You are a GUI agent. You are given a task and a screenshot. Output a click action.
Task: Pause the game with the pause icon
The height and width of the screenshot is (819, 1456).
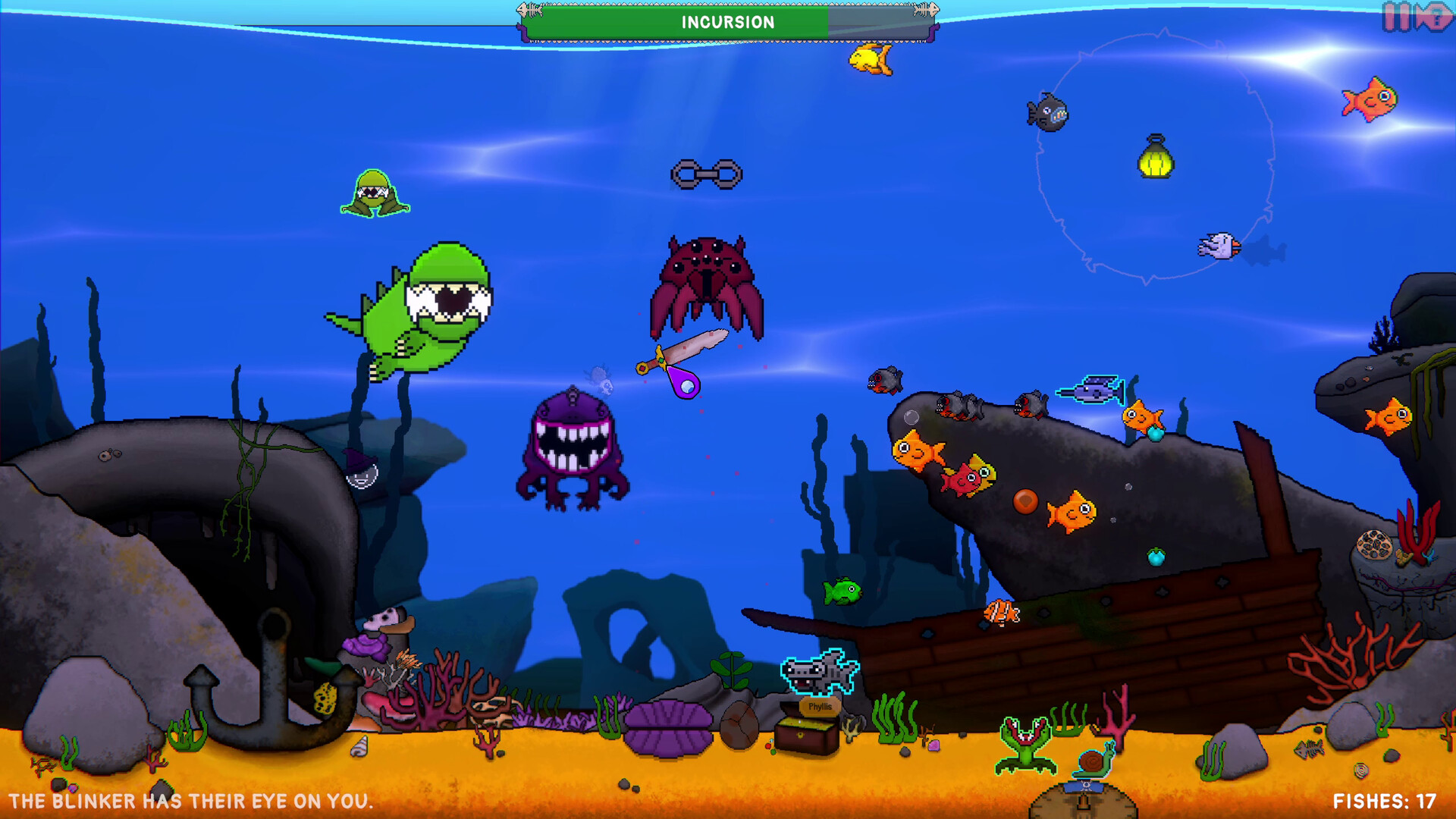(1396, 16)
